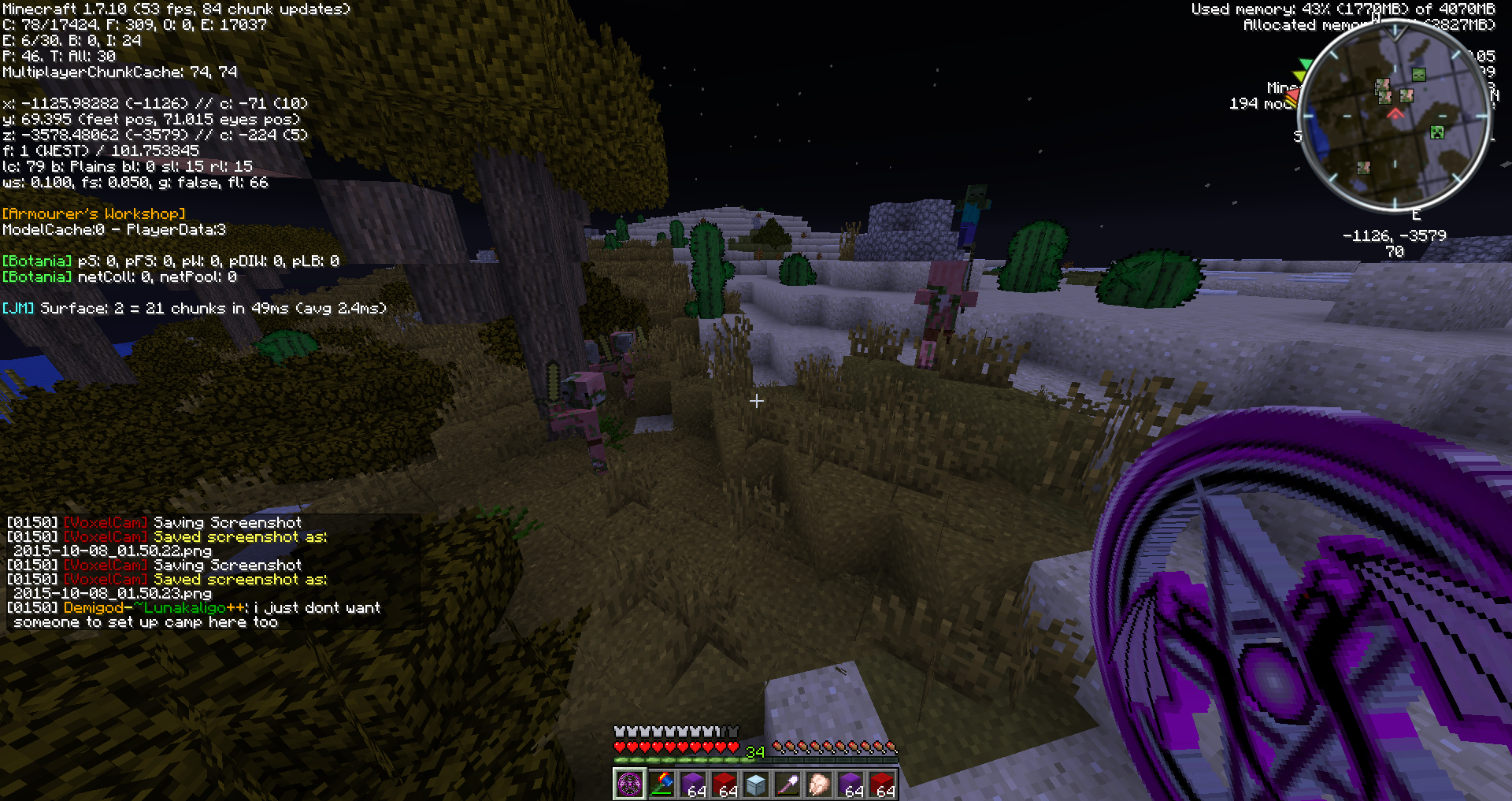1512x801 pixels.
Task: Open the circular minimap
Action: (x=1395, y=116)
